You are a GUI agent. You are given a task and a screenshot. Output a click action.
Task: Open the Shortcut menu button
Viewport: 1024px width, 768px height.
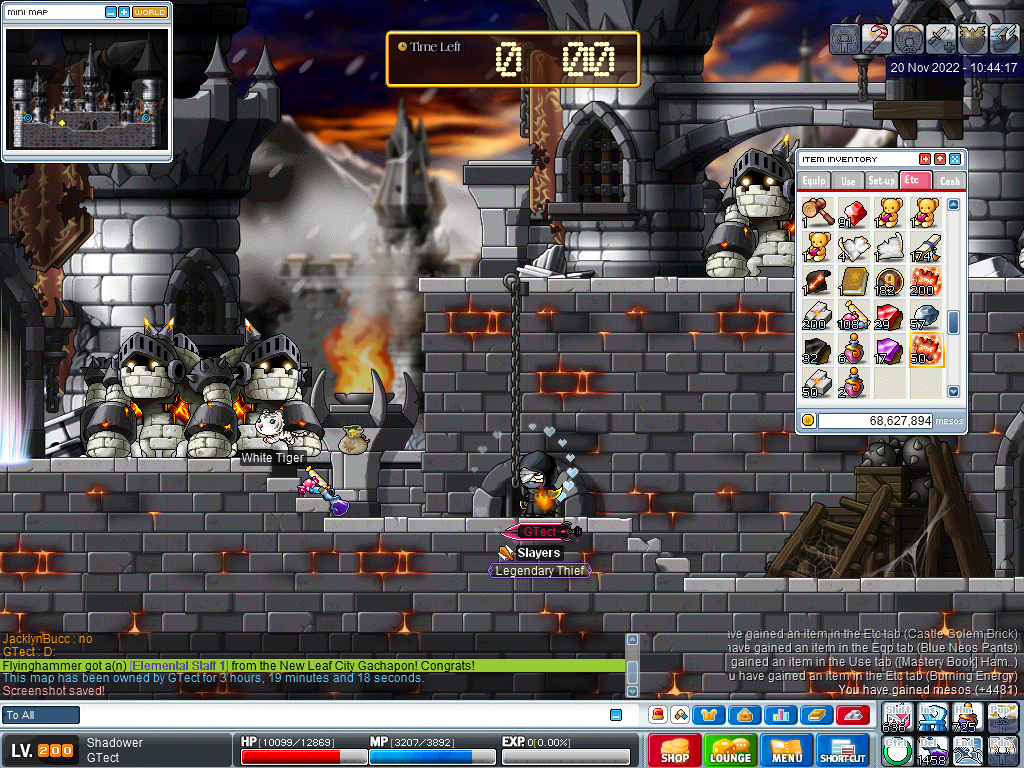(842, 751)
